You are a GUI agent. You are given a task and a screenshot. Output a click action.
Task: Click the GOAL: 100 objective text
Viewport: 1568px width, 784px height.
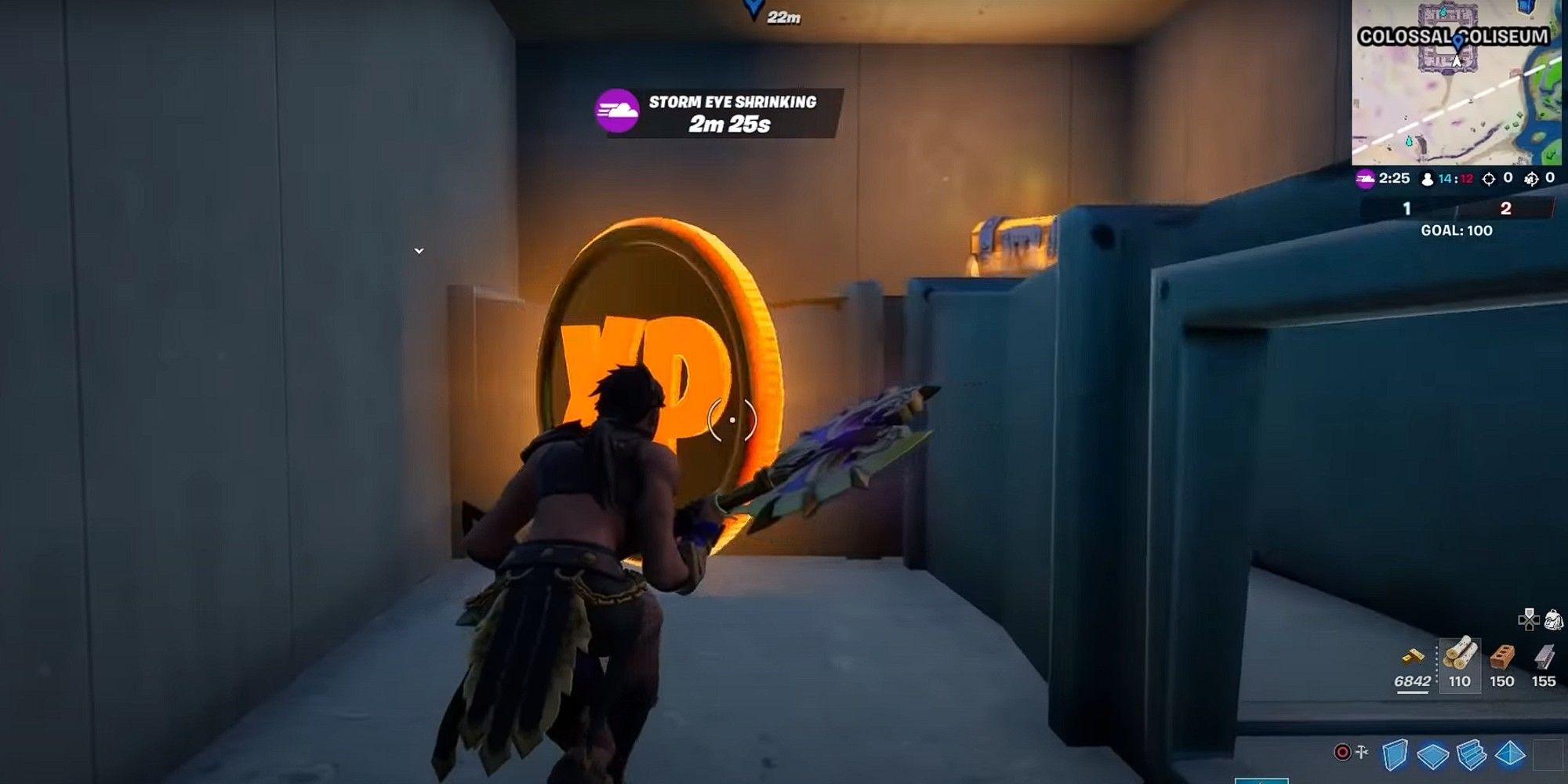click(1456, 230)
